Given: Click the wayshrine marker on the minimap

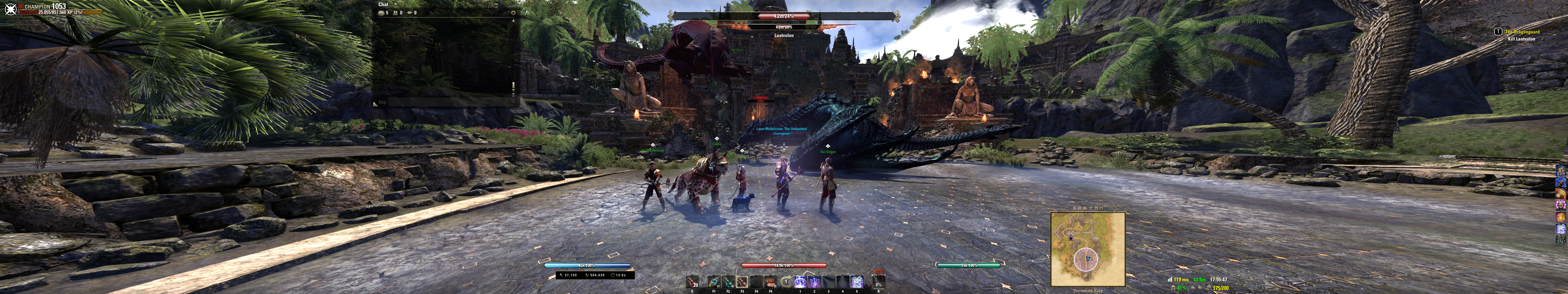Looking at the screenshot, I should (x=1071, y=237).
